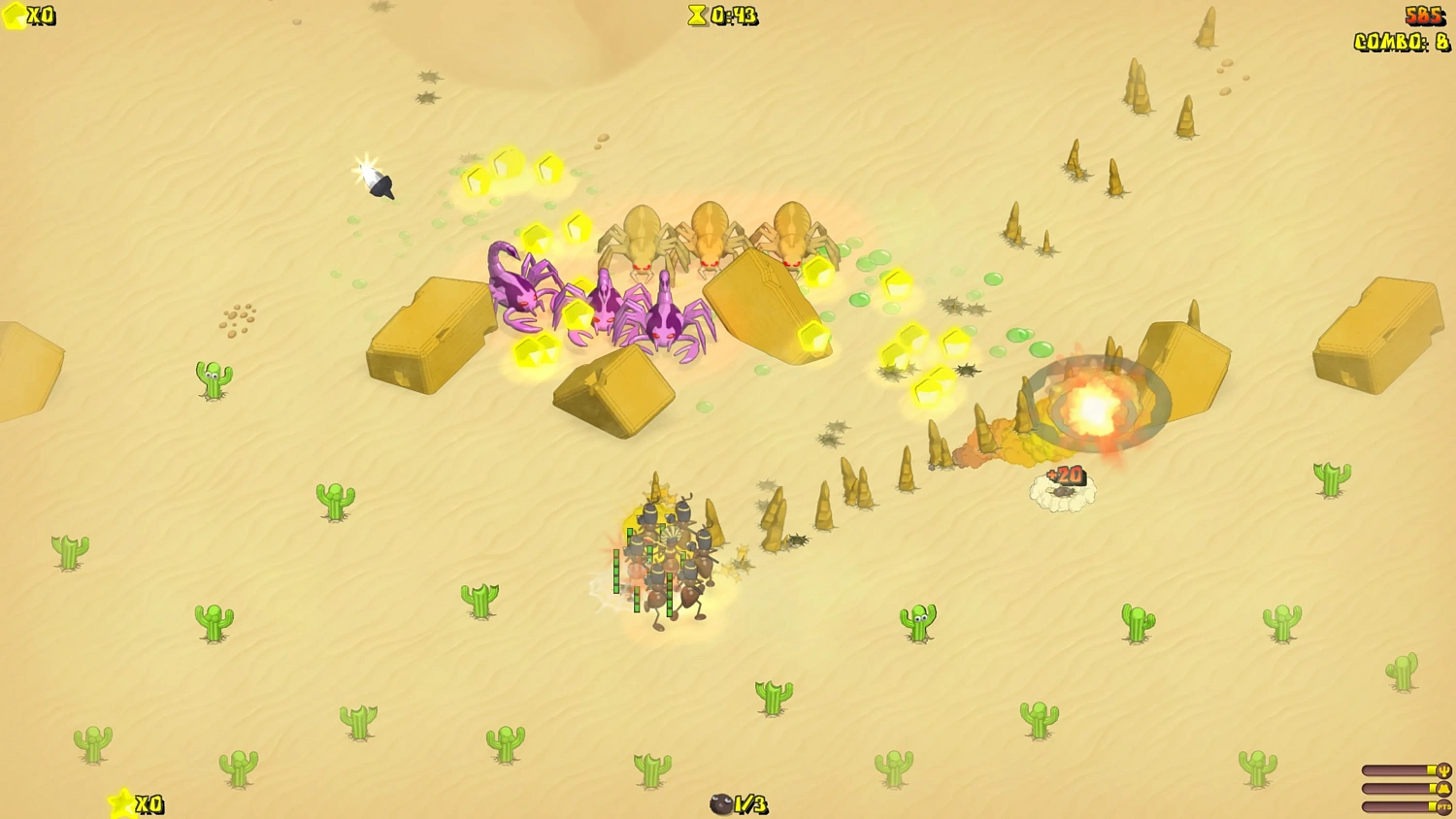Click the PTS icon on the bottom progress bar
The image size is (1456, 819).
coord(1443,805)
